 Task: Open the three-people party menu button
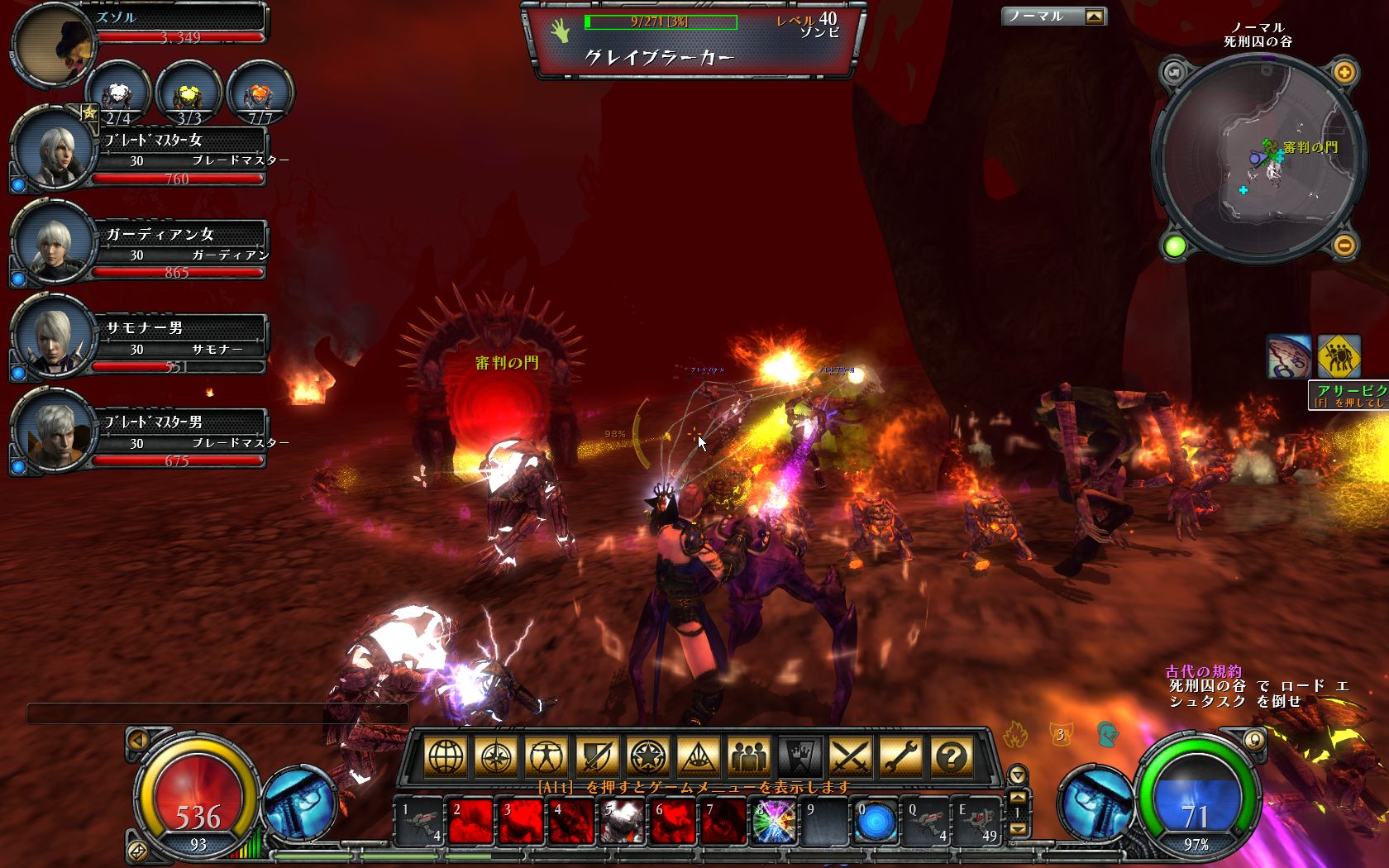coord(749,756)
